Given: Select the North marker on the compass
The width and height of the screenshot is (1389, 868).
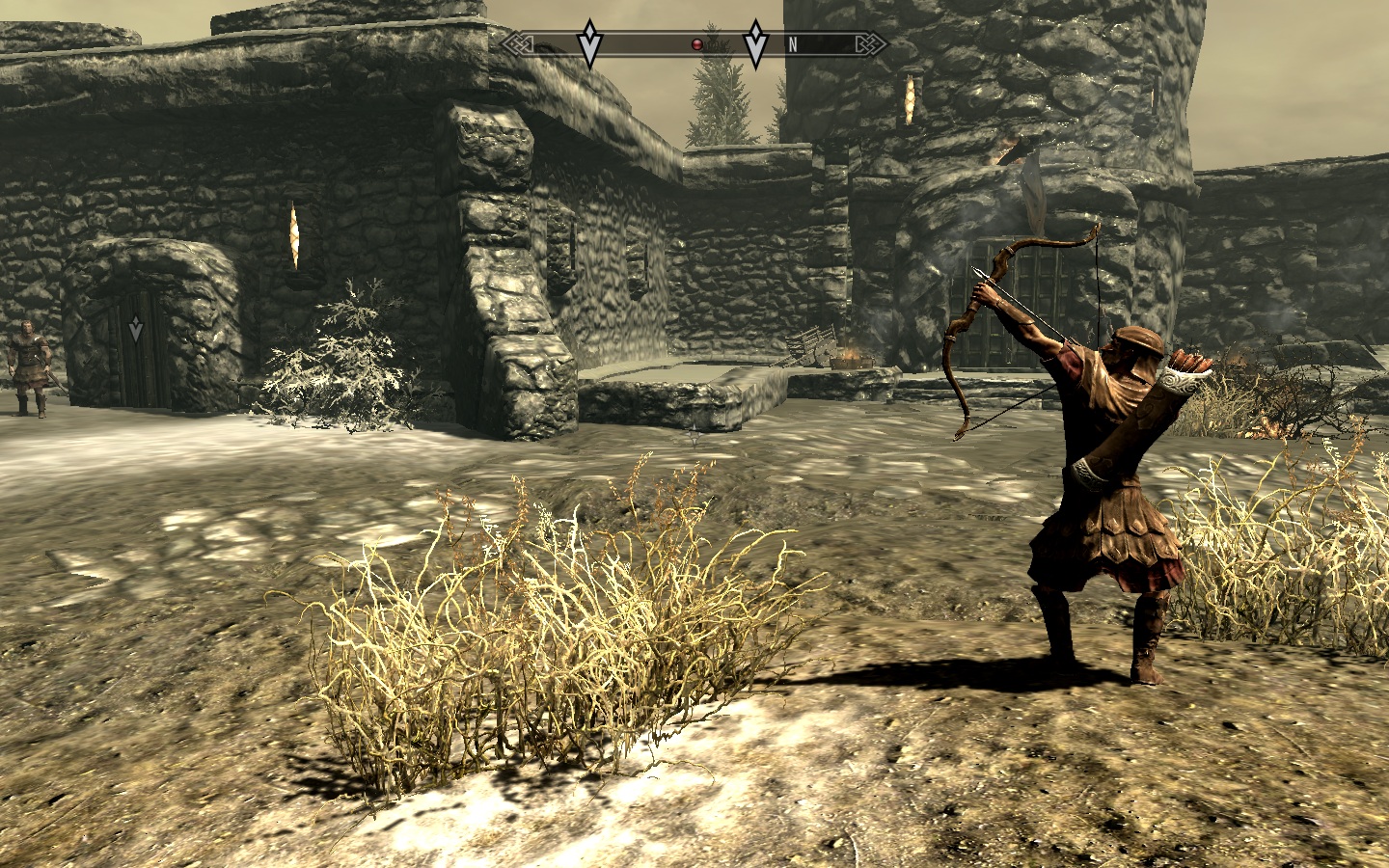Looking at the screenshot, I should [x=793, y=44].
